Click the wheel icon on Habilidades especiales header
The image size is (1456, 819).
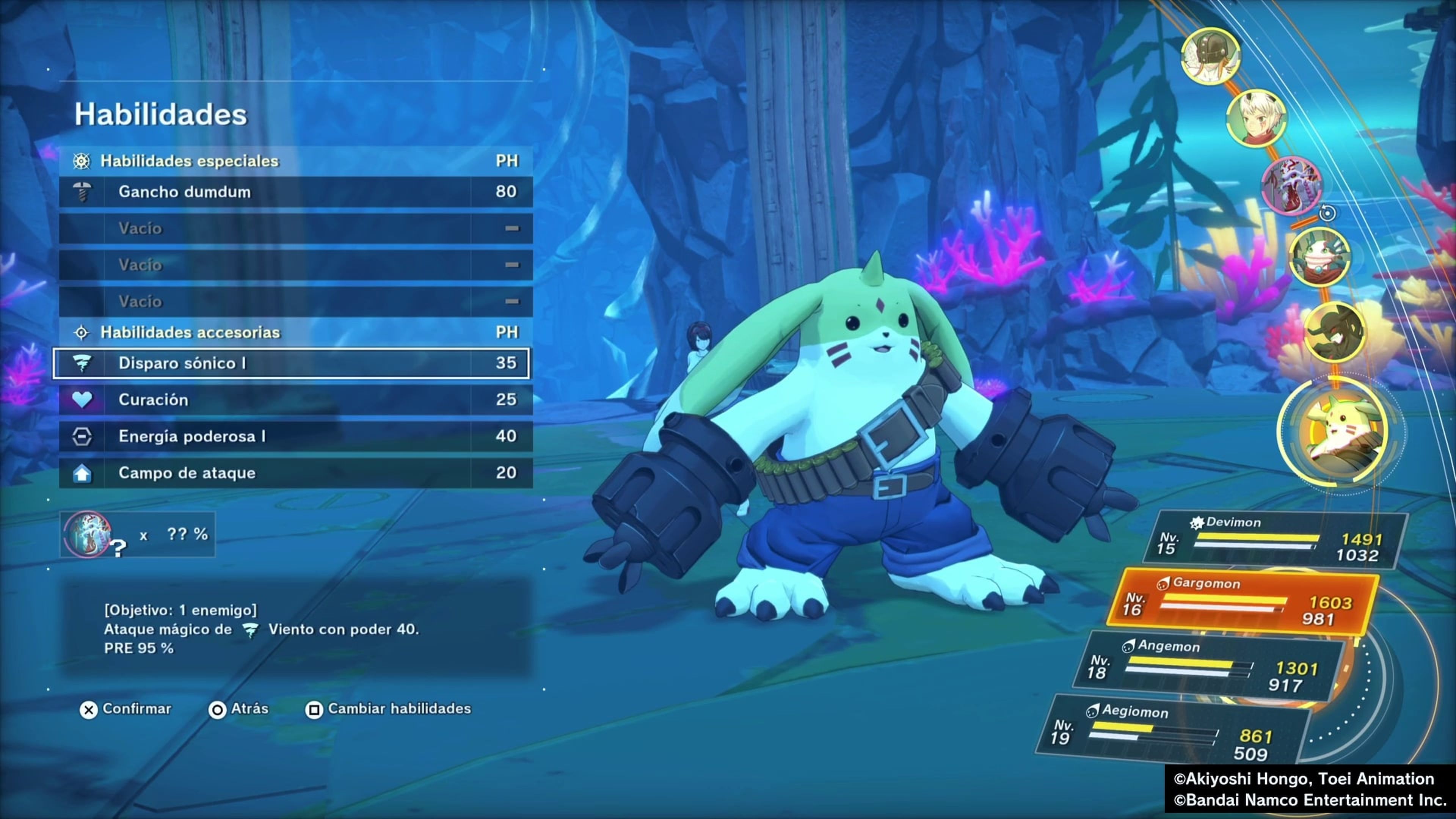click(x=83, y=160)
